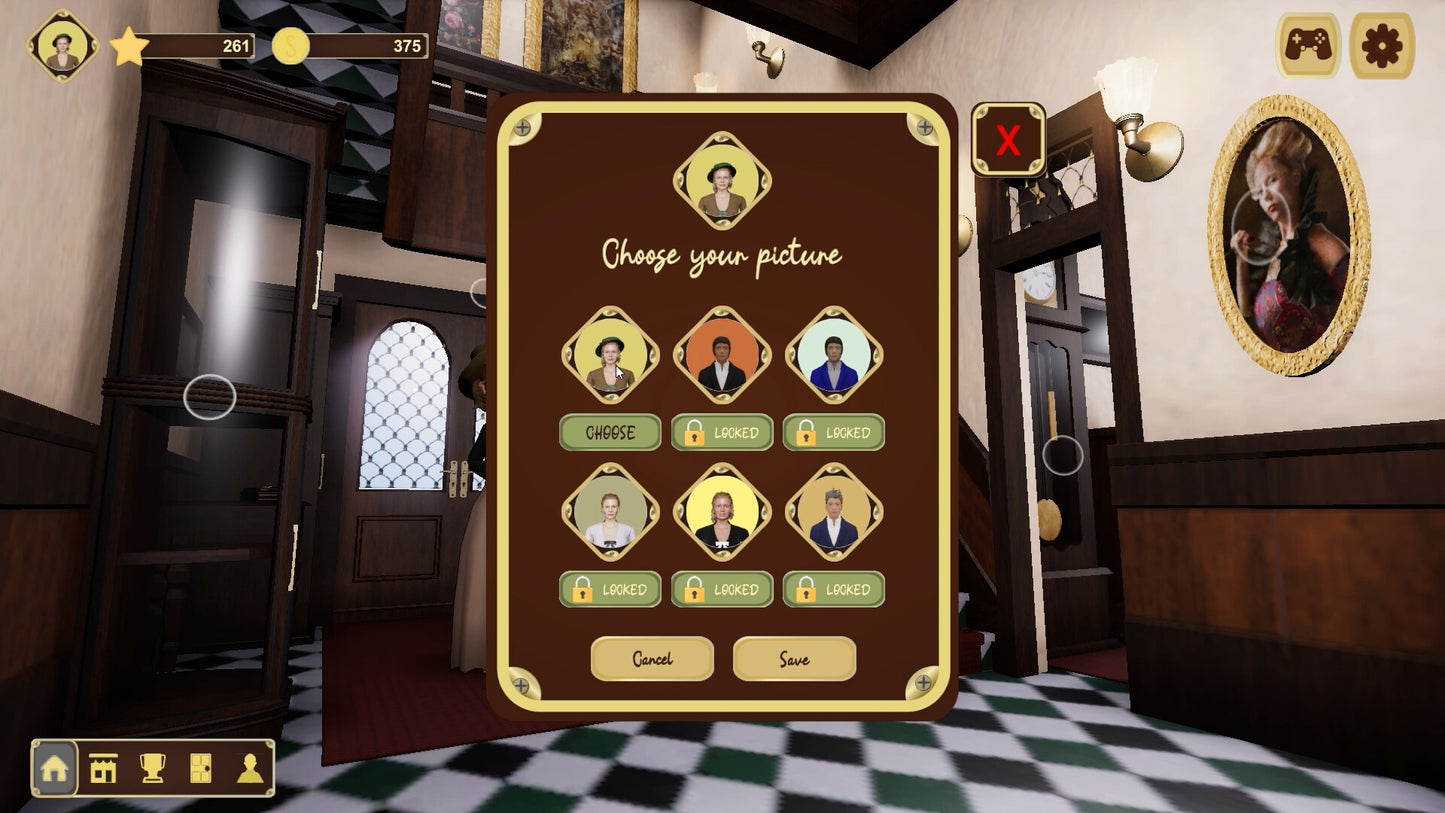
Task: Save the selected profile picture
Action: [794, 659]
